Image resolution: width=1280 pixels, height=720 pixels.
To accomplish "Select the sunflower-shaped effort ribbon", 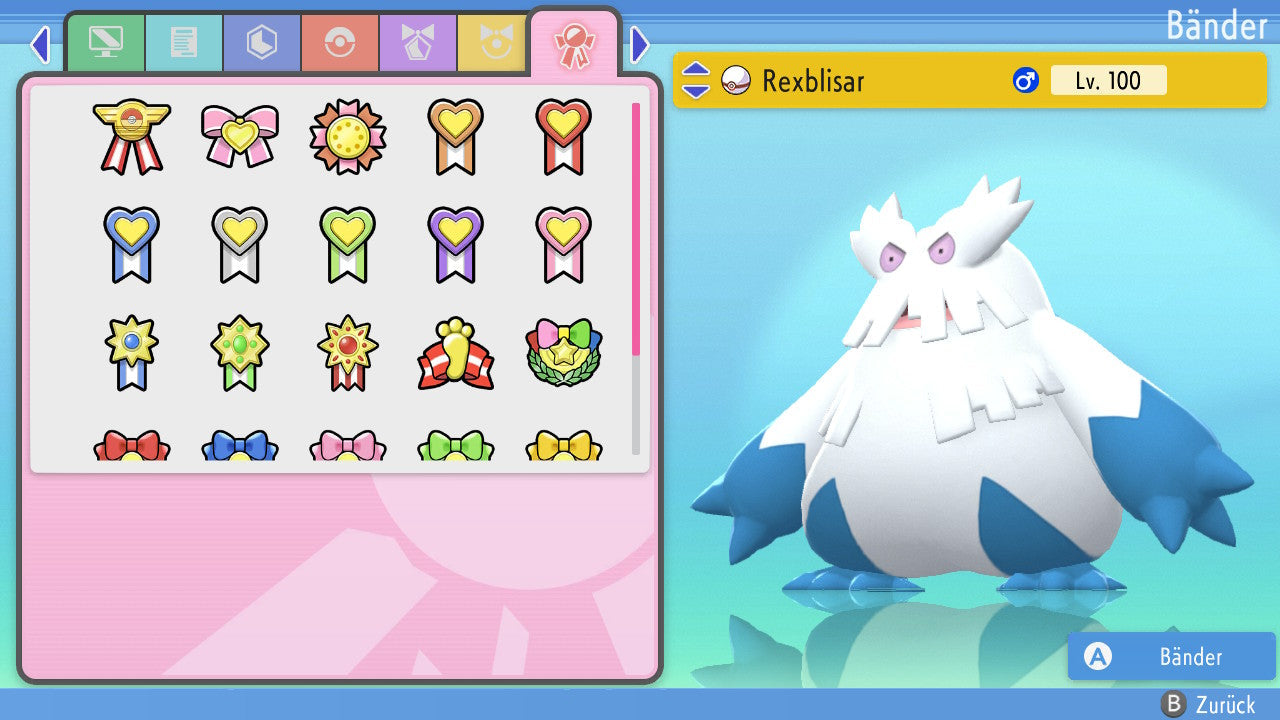I will click(x=347, y=136).
